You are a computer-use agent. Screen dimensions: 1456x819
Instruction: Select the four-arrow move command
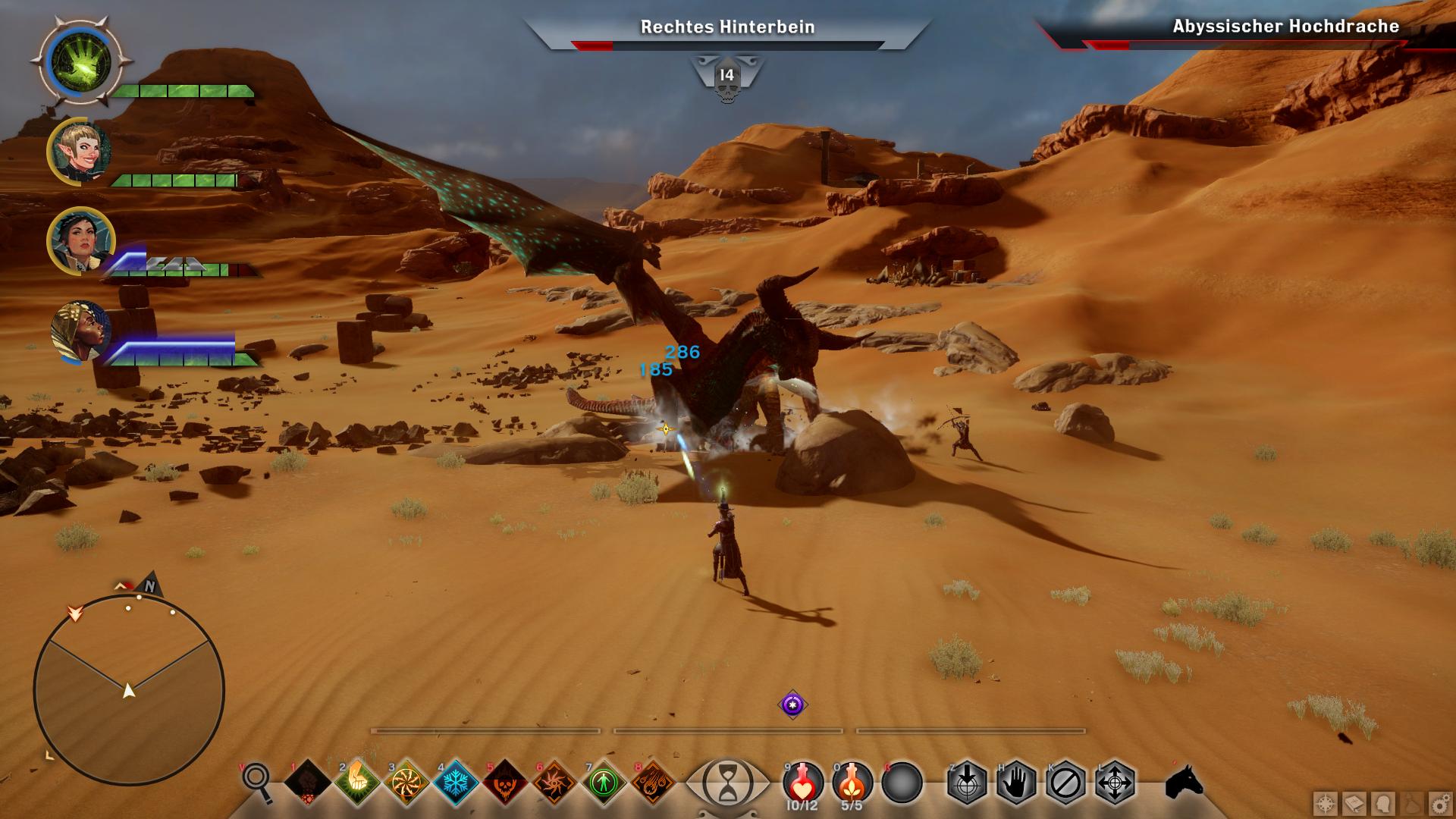(1115, 782)
